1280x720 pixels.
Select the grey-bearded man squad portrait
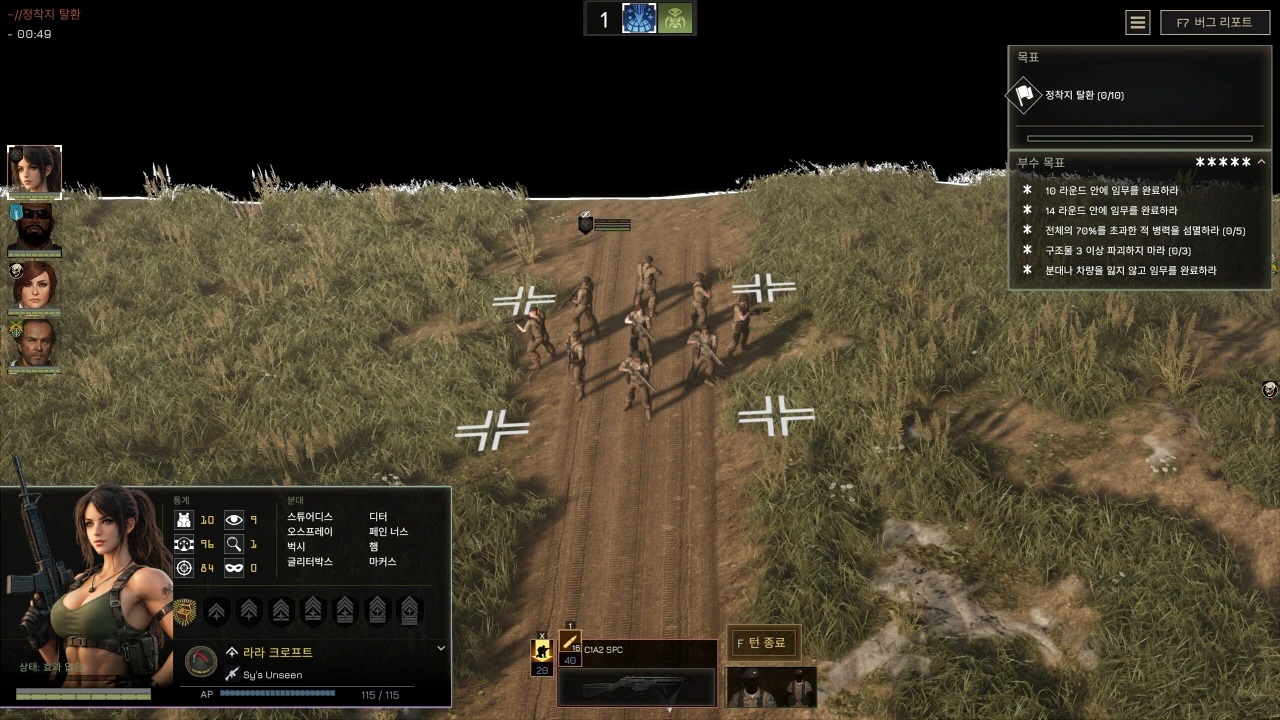[35, 344]
